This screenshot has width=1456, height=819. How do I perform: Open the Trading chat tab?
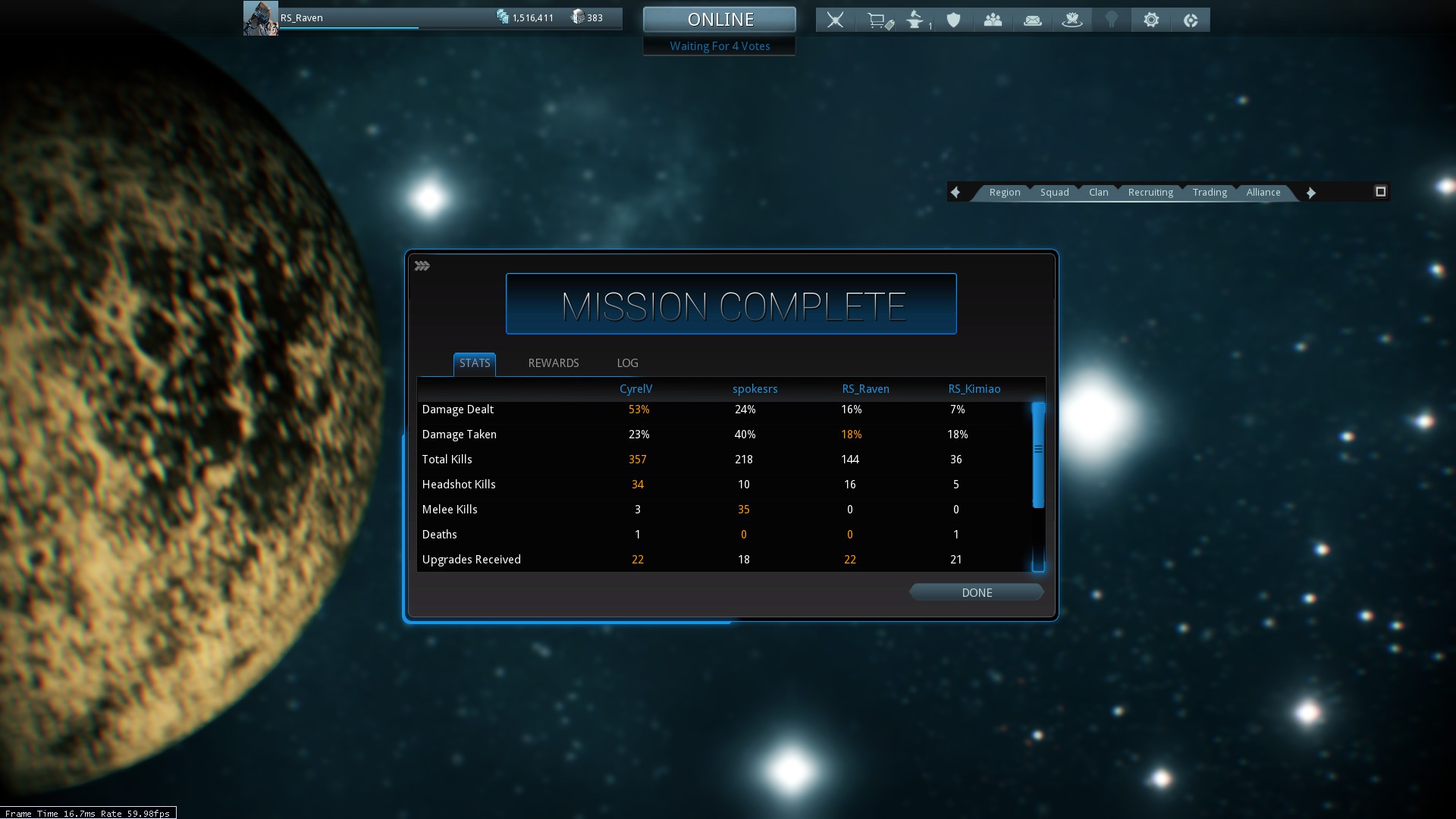(x=1210, y=193)
